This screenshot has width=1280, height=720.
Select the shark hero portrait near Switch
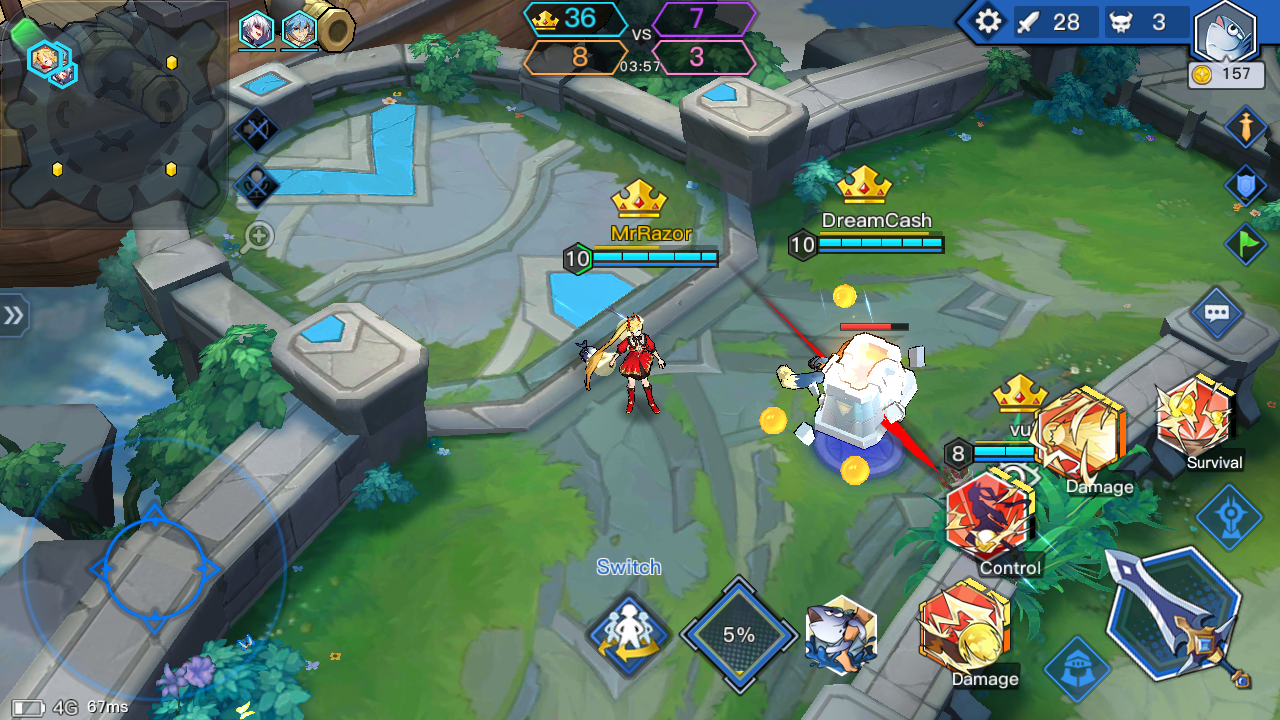click(x=842, y=636)
